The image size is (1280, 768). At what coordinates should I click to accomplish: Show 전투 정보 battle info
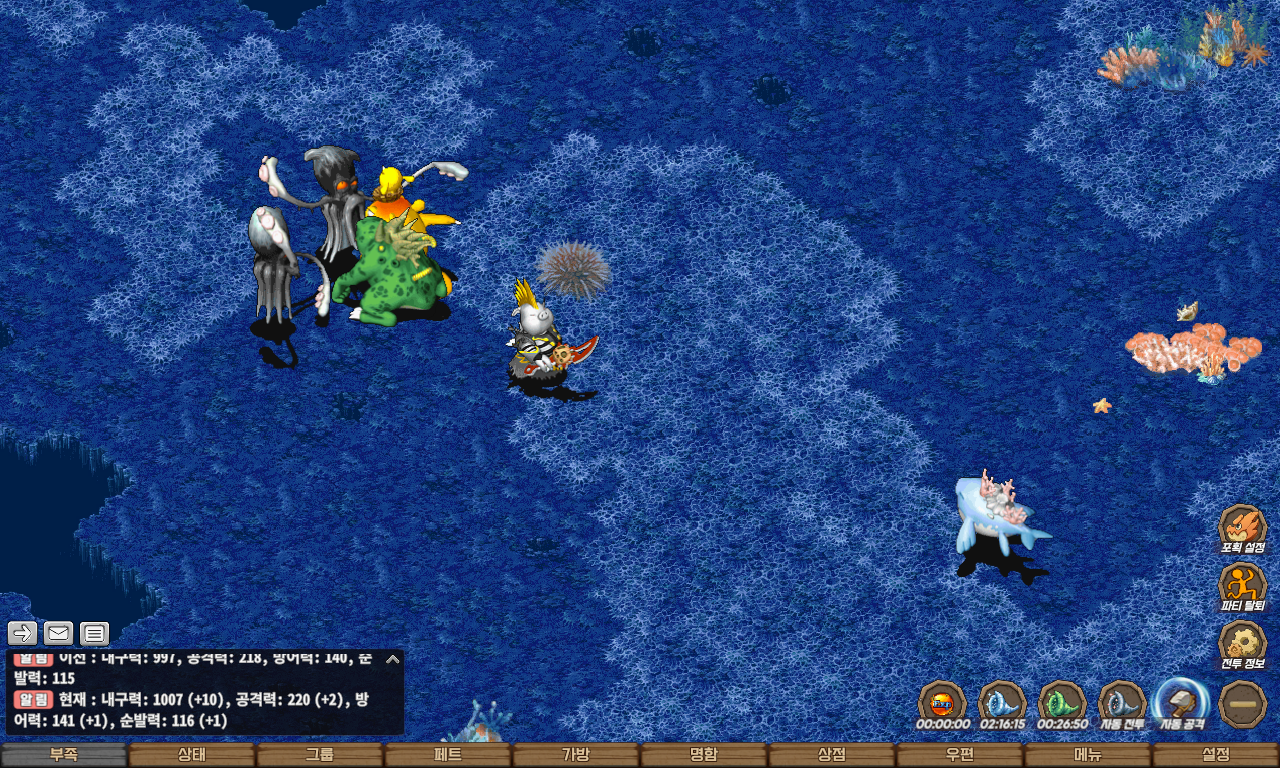pos(1243,644)
